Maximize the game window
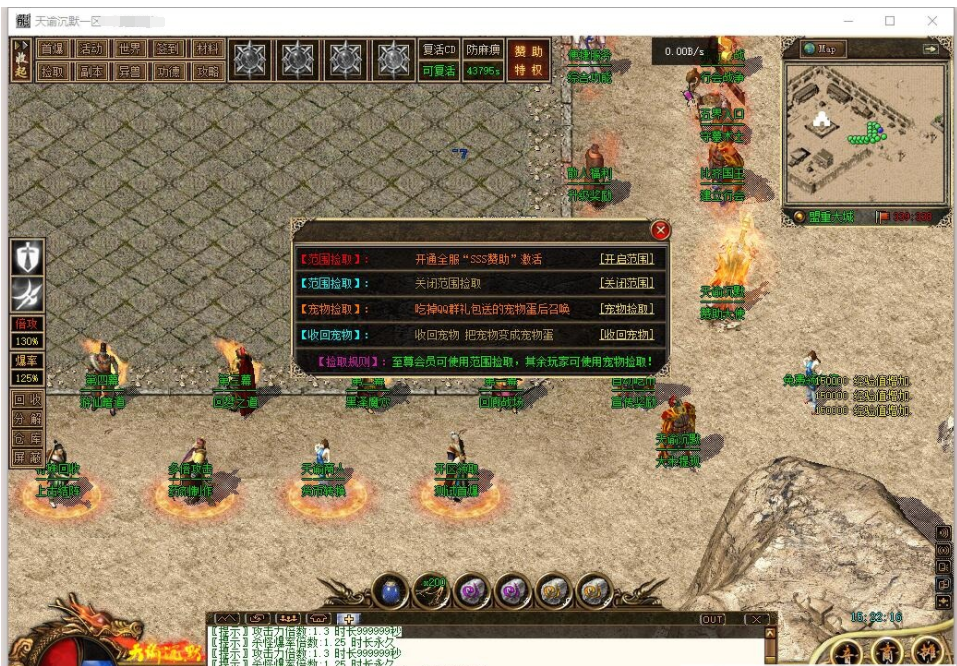Viewport: 957px width, 666px height. click(x=890, y=21)
